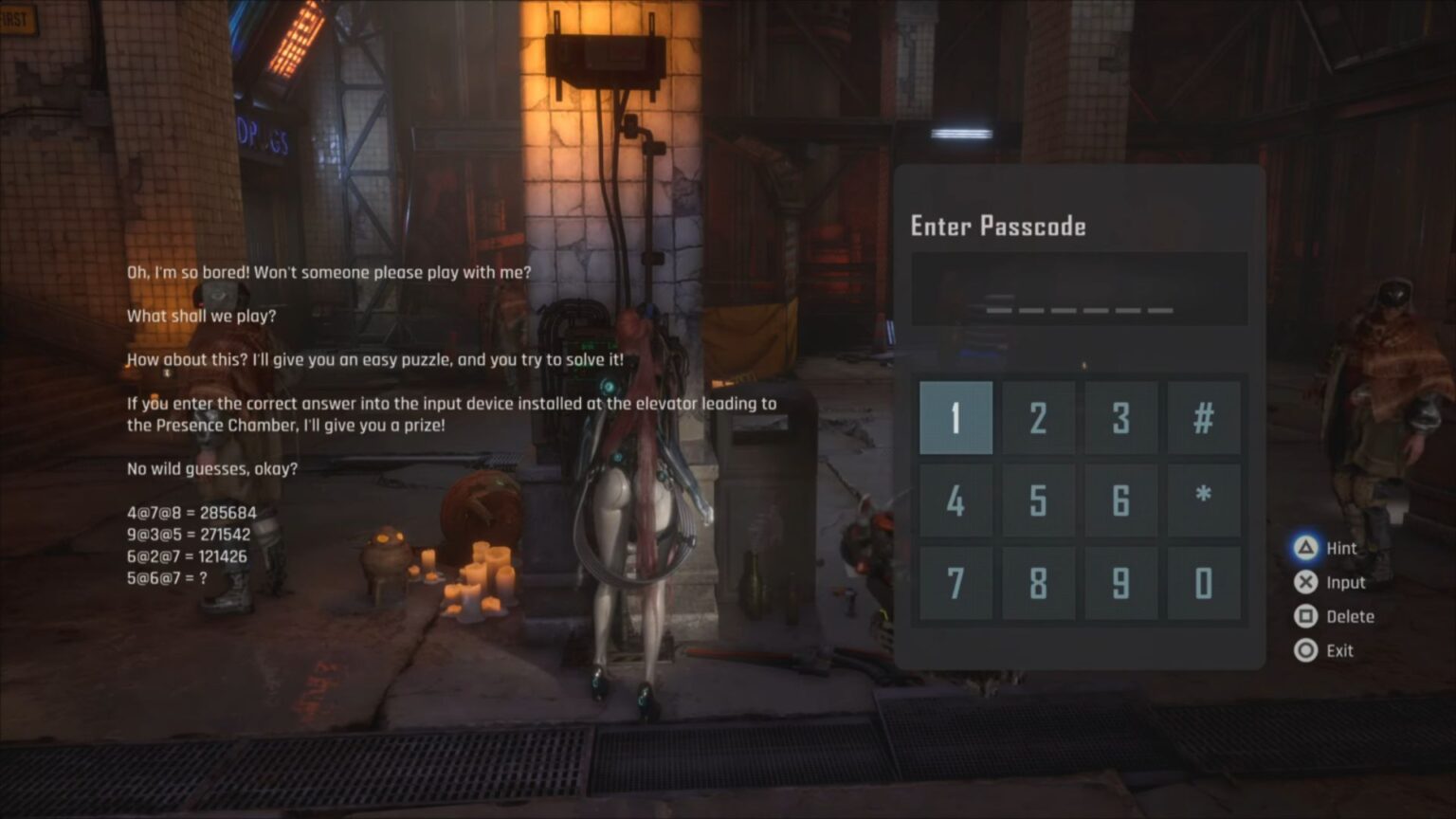Screen dimensions: 1456x819
Task: Click the hash # key
Action: click(x=1204, y=418)
